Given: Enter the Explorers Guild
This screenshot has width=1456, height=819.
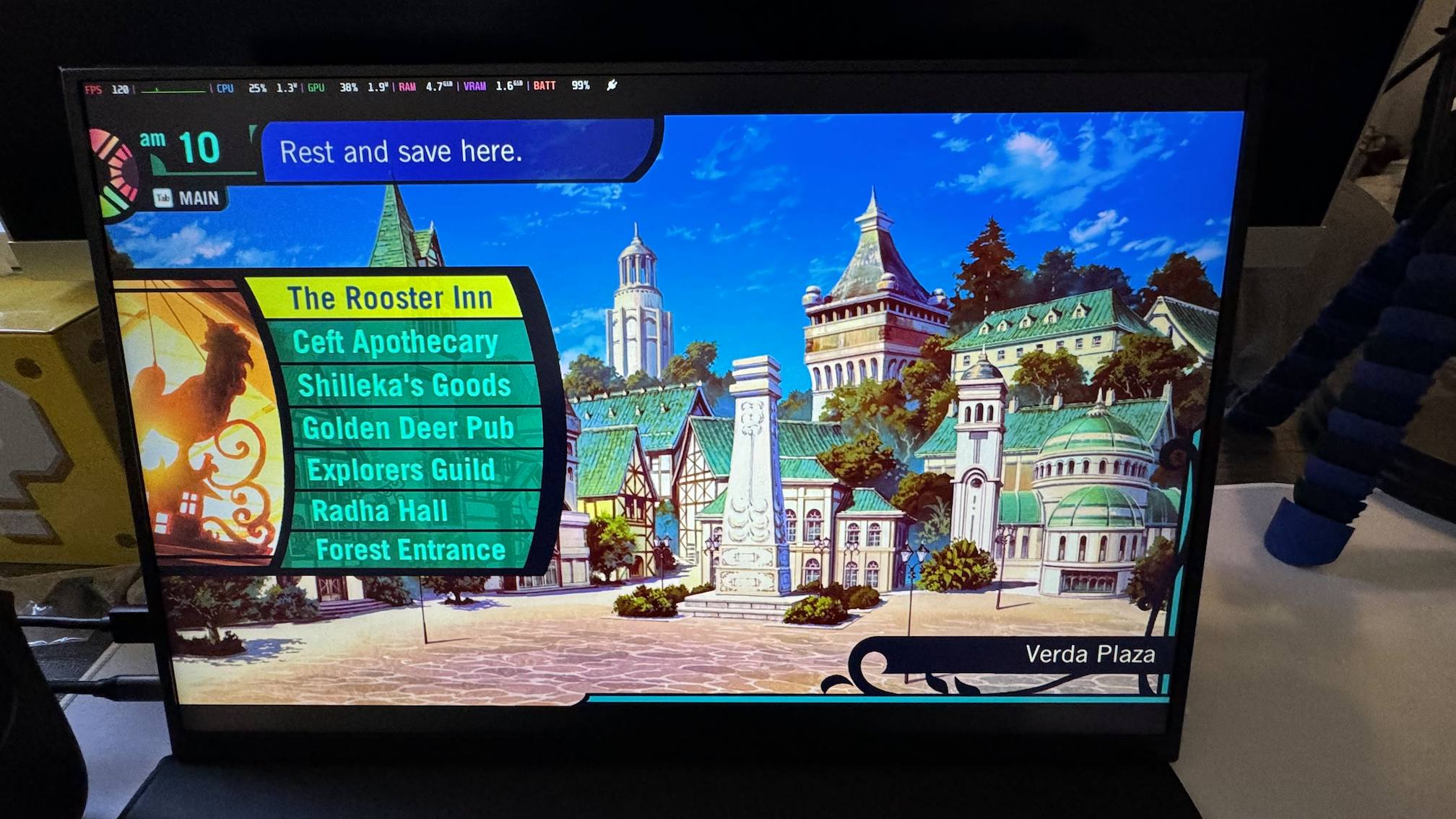Looking at the screenshot, I should [402, 469].
